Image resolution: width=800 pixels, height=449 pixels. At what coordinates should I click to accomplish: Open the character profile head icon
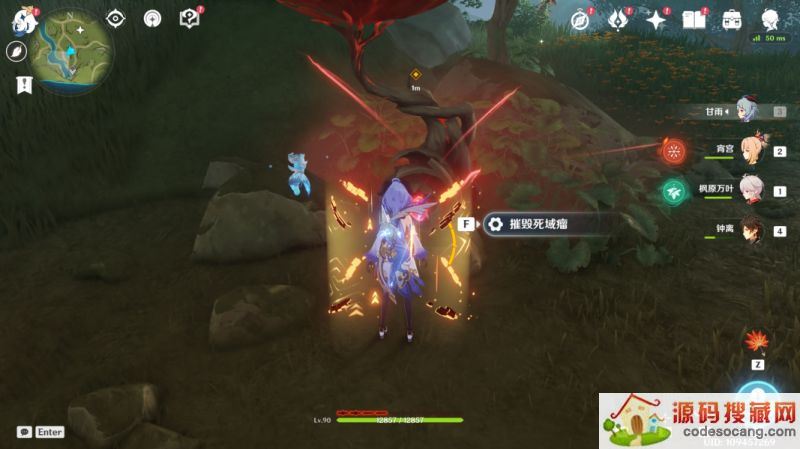pyautogui.click(x=771, y=20)
